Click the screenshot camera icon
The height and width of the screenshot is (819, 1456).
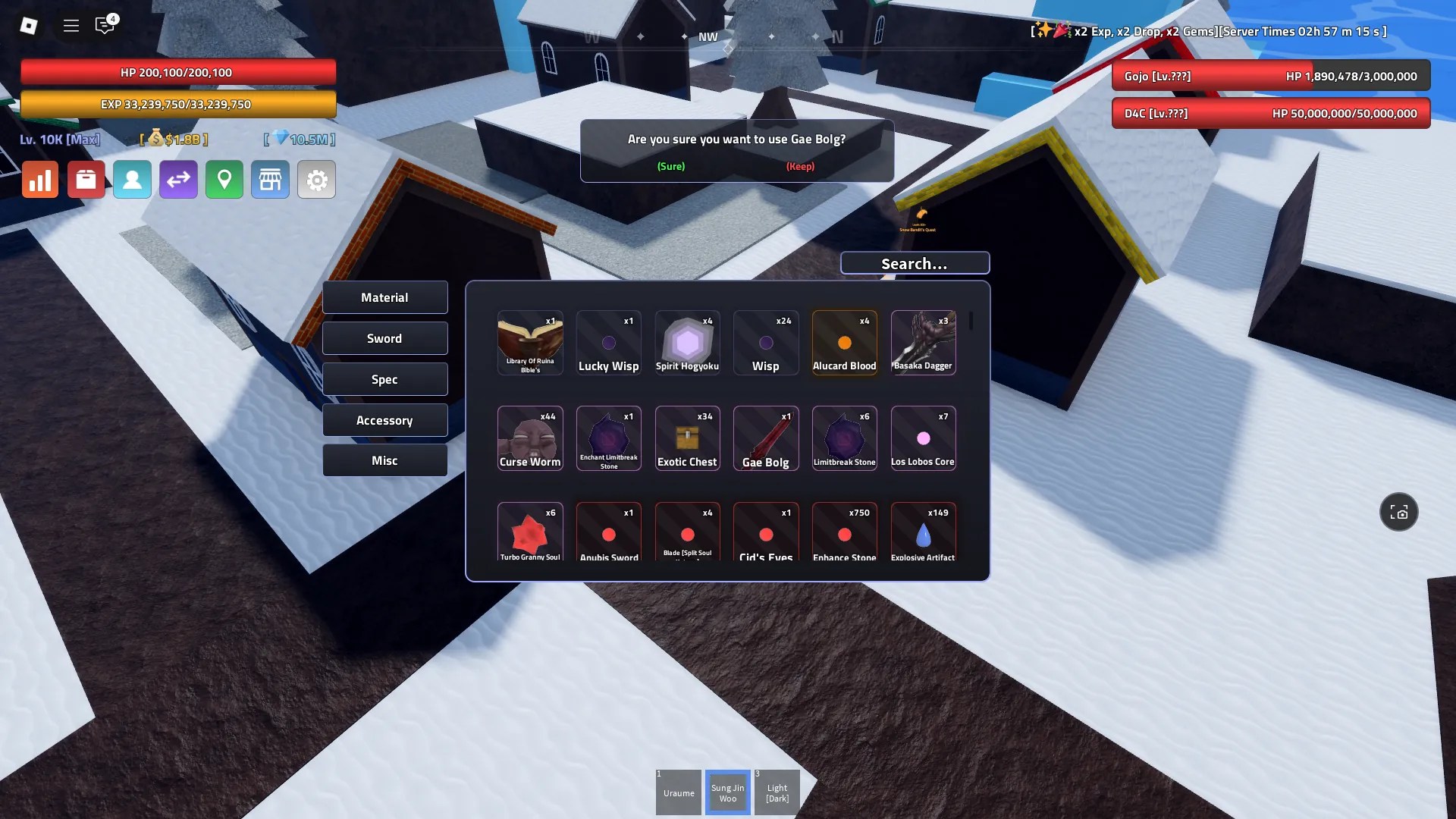point(1399,512)
